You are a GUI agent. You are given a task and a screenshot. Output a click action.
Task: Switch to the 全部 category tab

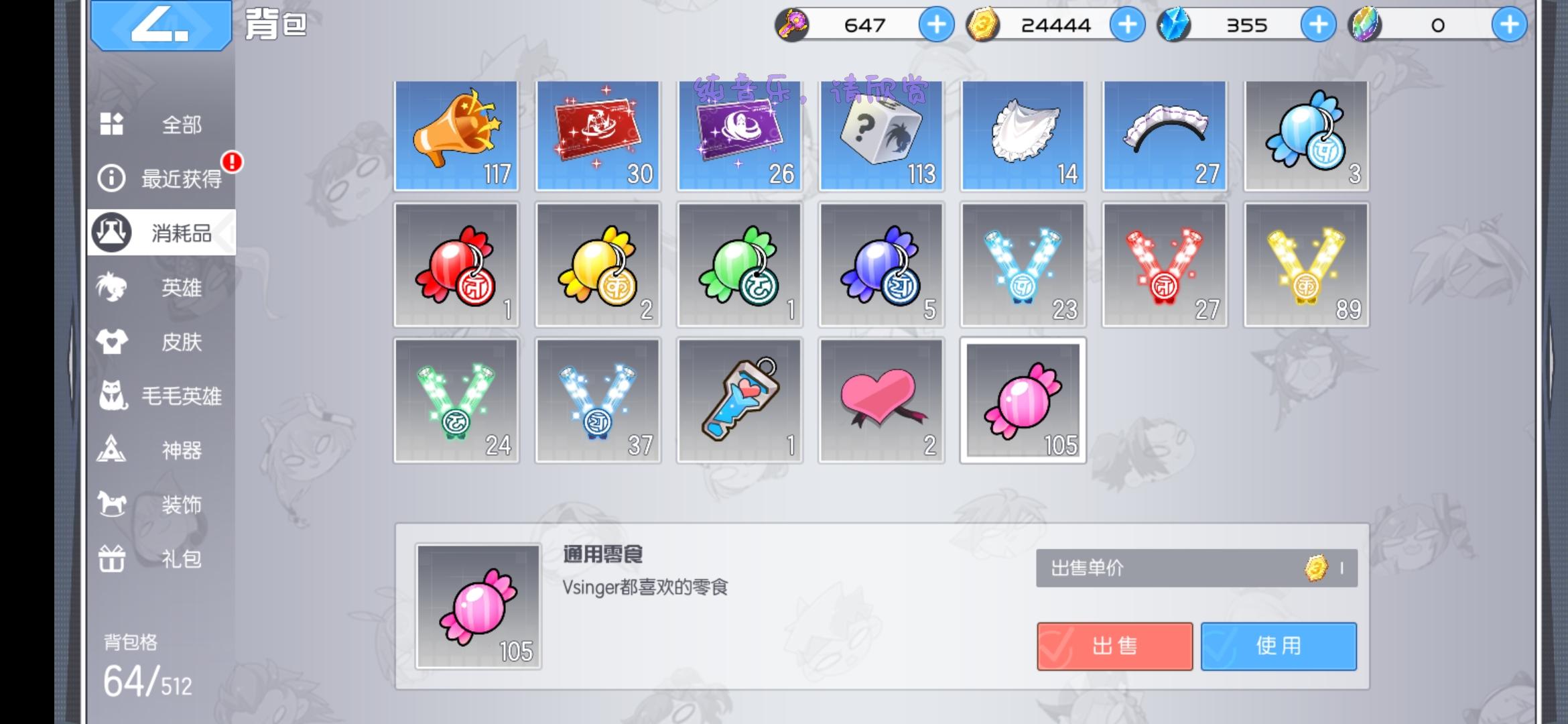point(161,124)
